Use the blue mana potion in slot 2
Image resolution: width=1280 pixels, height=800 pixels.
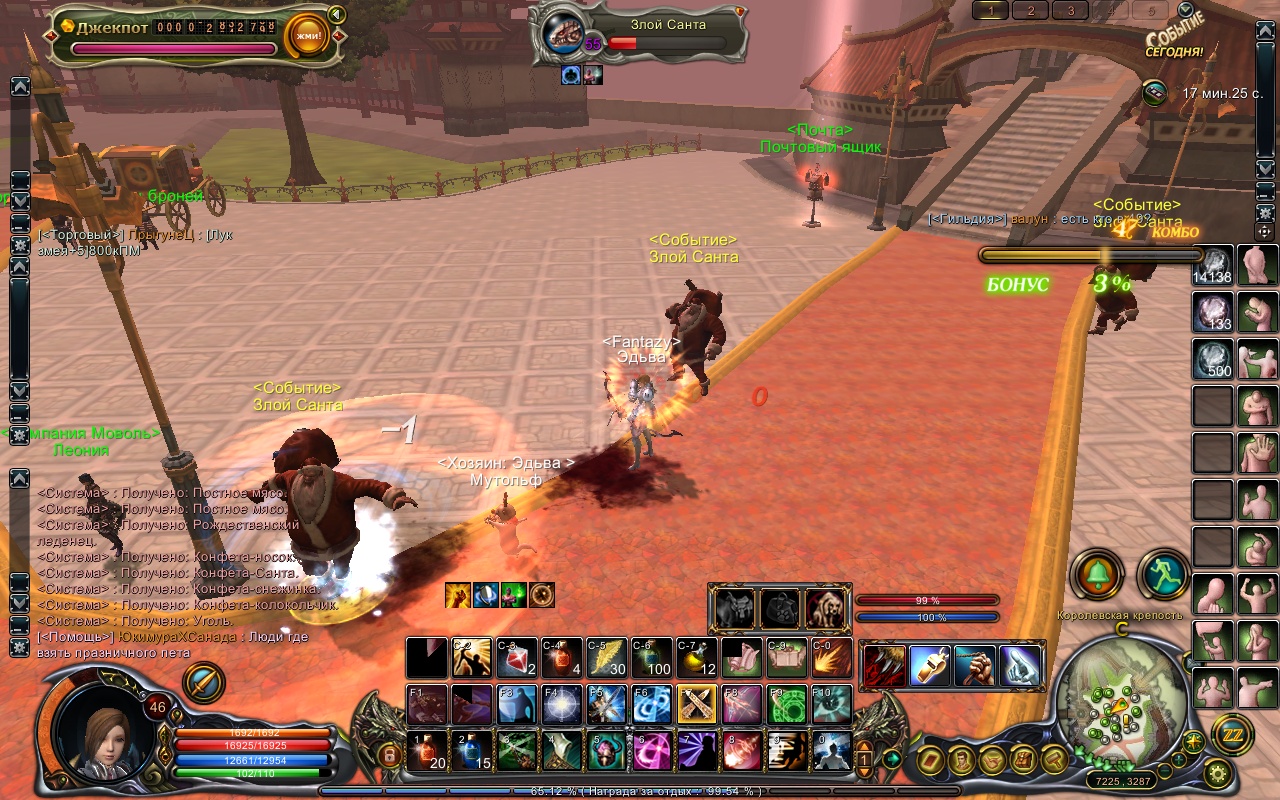point(471,751)
